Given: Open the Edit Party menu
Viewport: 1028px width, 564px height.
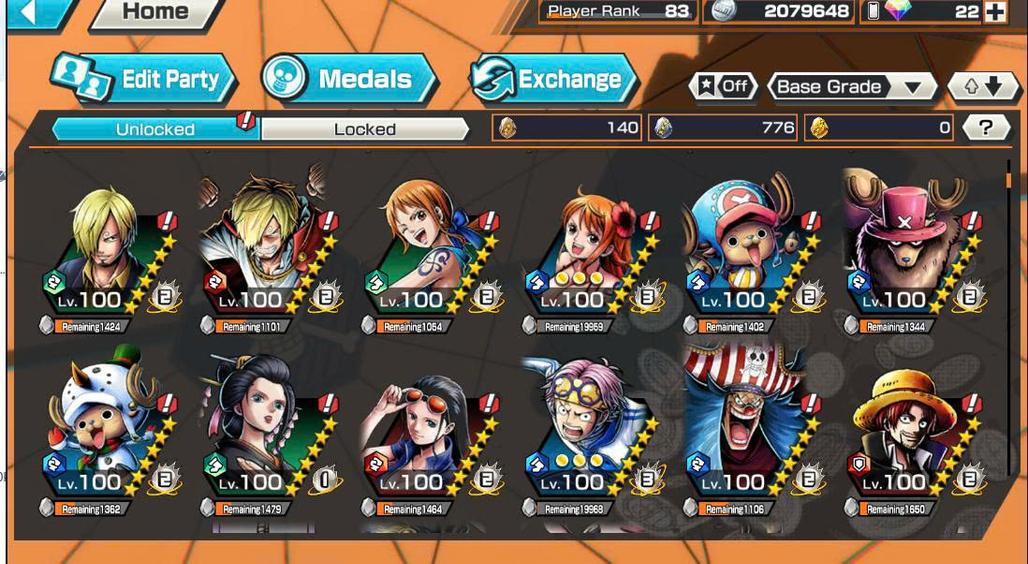Looking at the screenshot, I should click(145, 80).
